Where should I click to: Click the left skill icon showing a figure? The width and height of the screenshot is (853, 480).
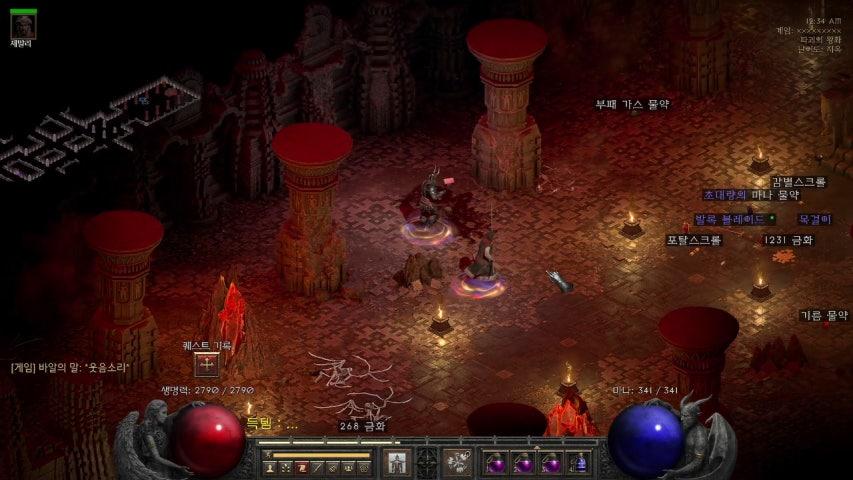[x=397, y=462]
